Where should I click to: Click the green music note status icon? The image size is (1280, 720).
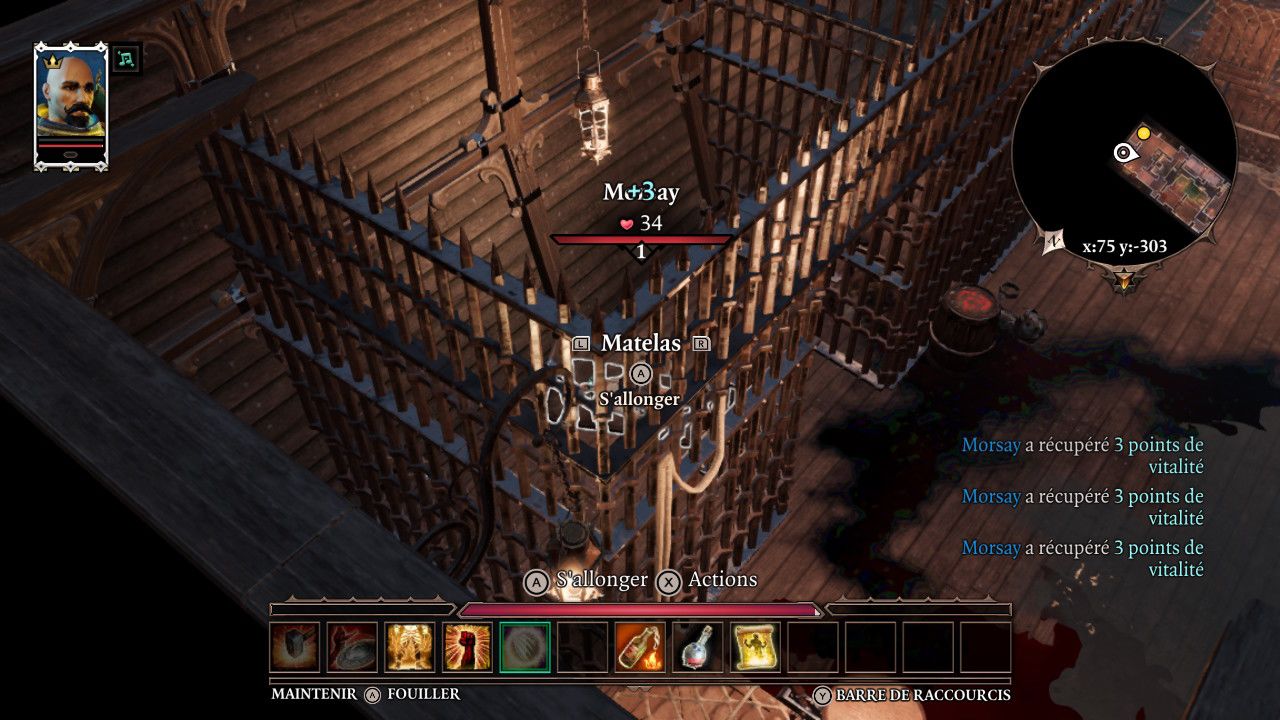click(x=126, y=59)
